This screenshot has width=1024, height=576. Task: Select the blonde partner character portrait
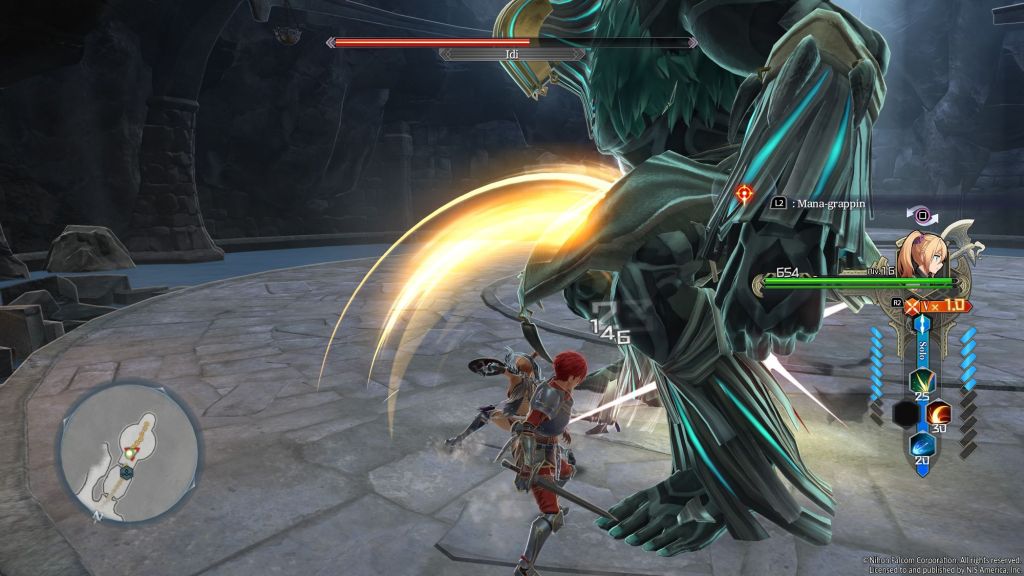[925, 250]
